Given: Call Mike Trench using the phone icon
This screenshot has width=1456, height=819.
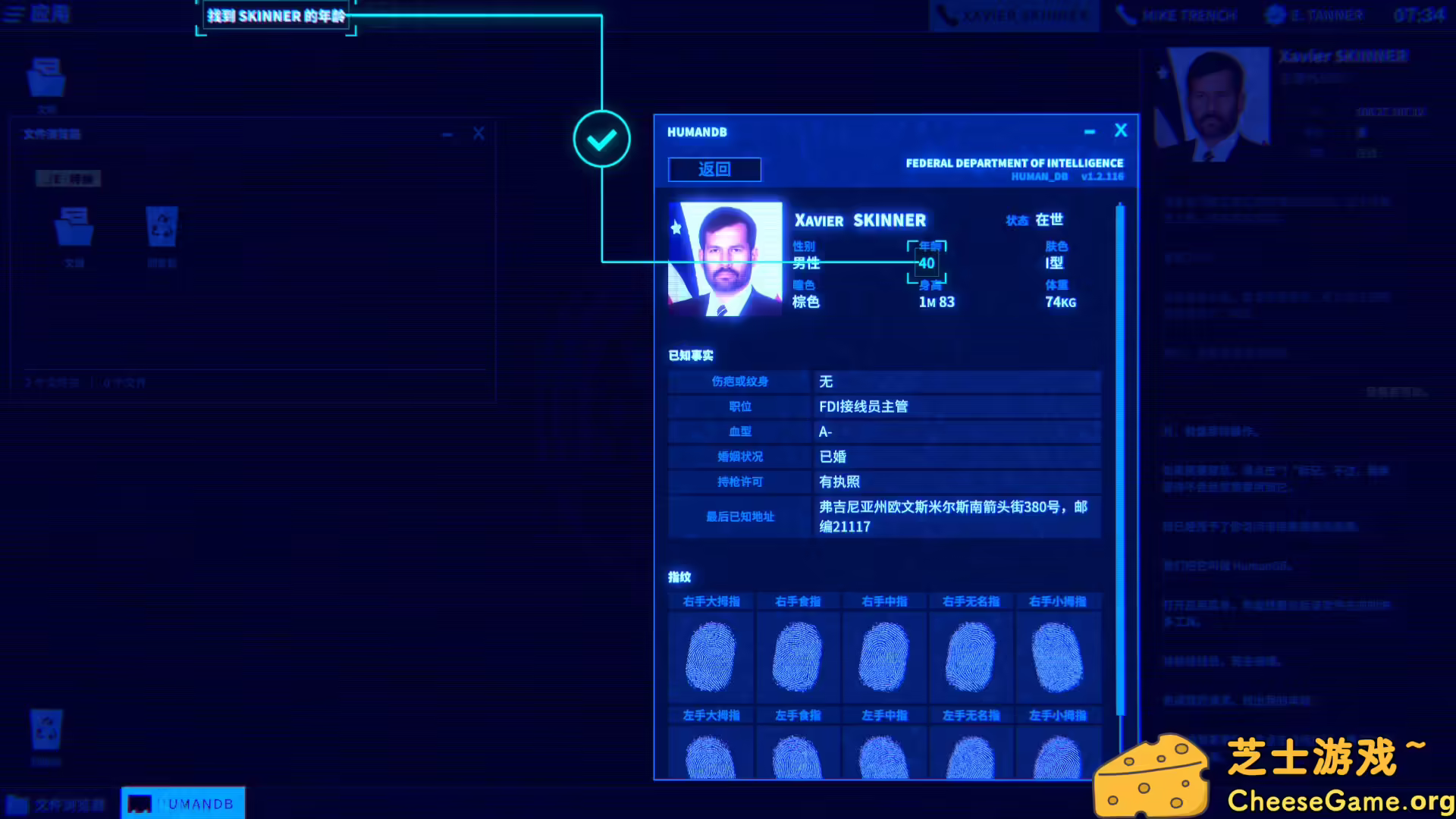Looking at the screenshot, I should point(1127,15).
